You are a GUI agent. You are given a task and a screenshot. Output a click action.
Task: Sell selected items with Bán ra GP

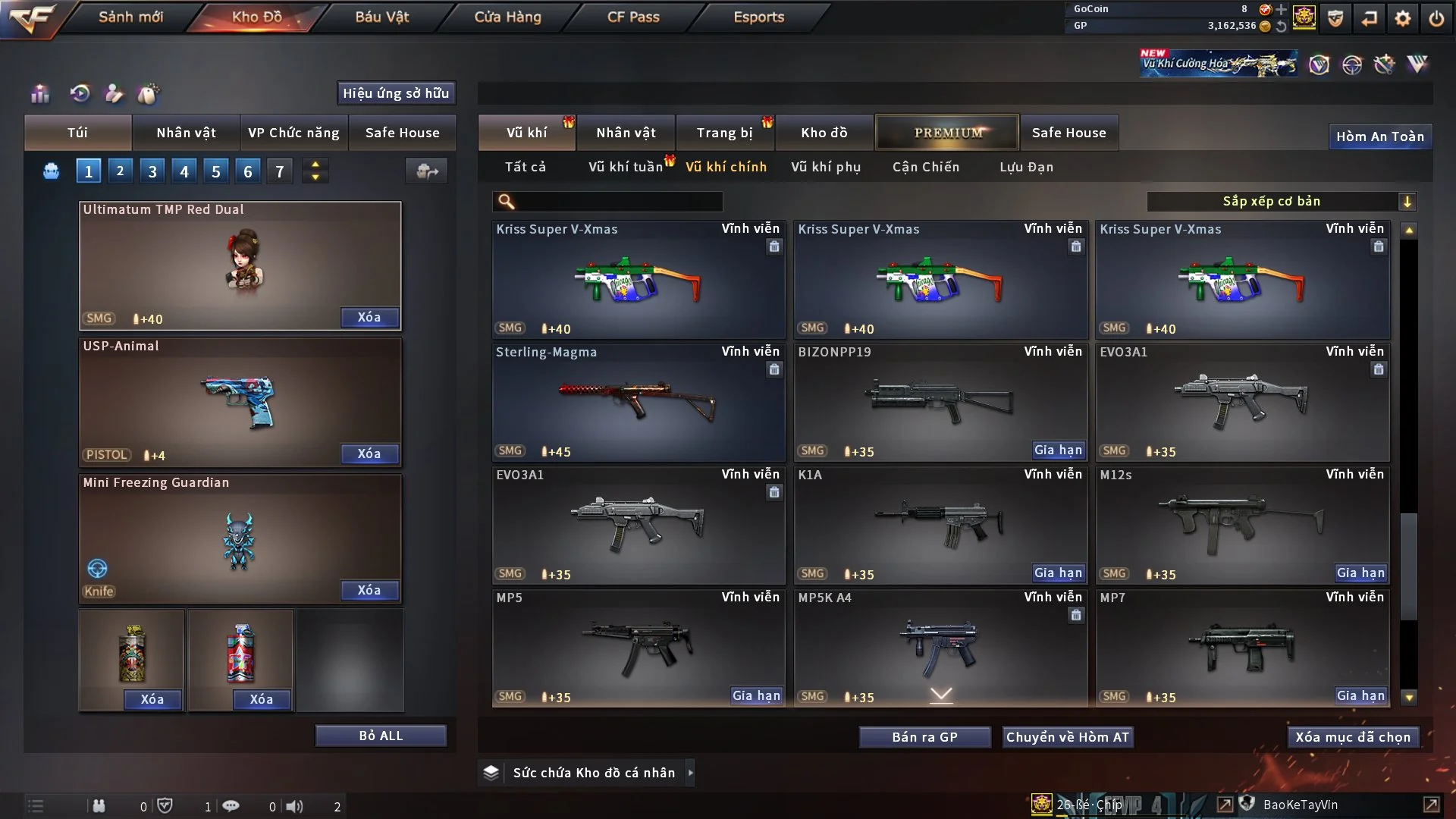pyautogui.click(x=924, y=737)
